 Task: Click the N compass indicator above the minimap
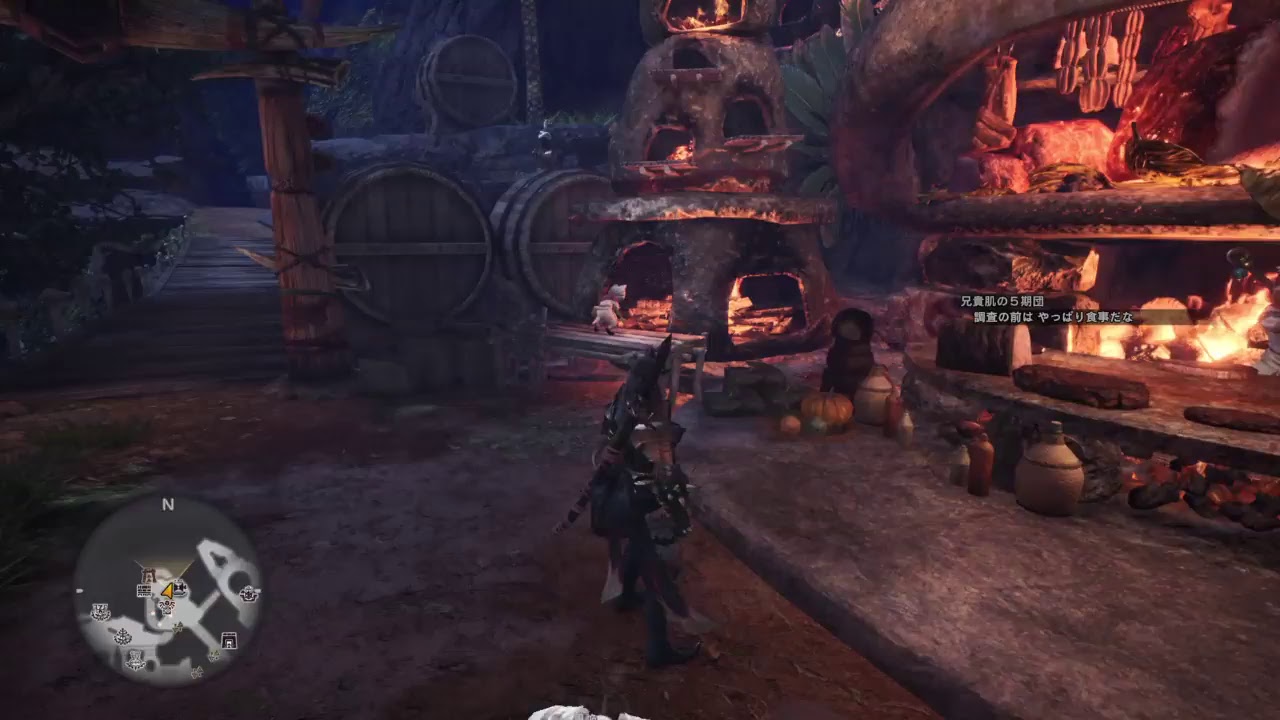tap(169, 504)
